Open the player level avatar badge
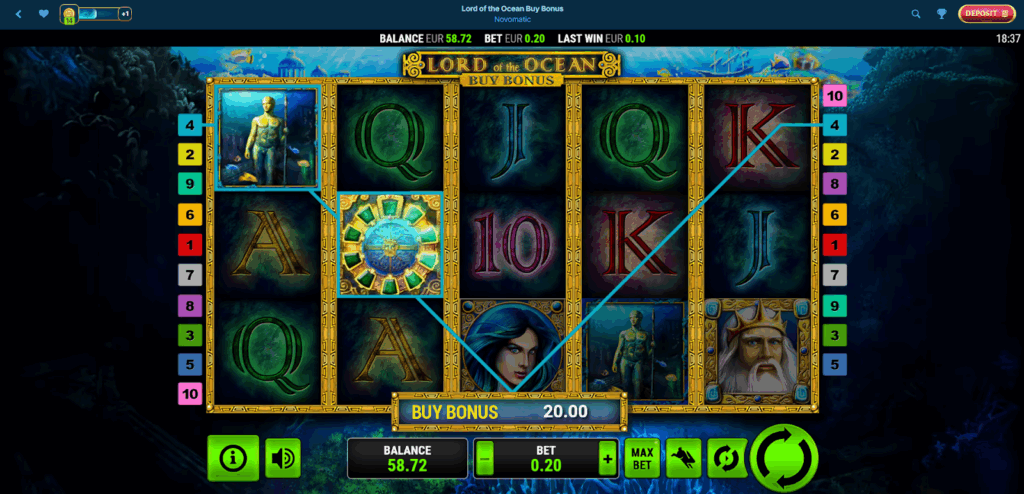 click(x=70, y=14)
